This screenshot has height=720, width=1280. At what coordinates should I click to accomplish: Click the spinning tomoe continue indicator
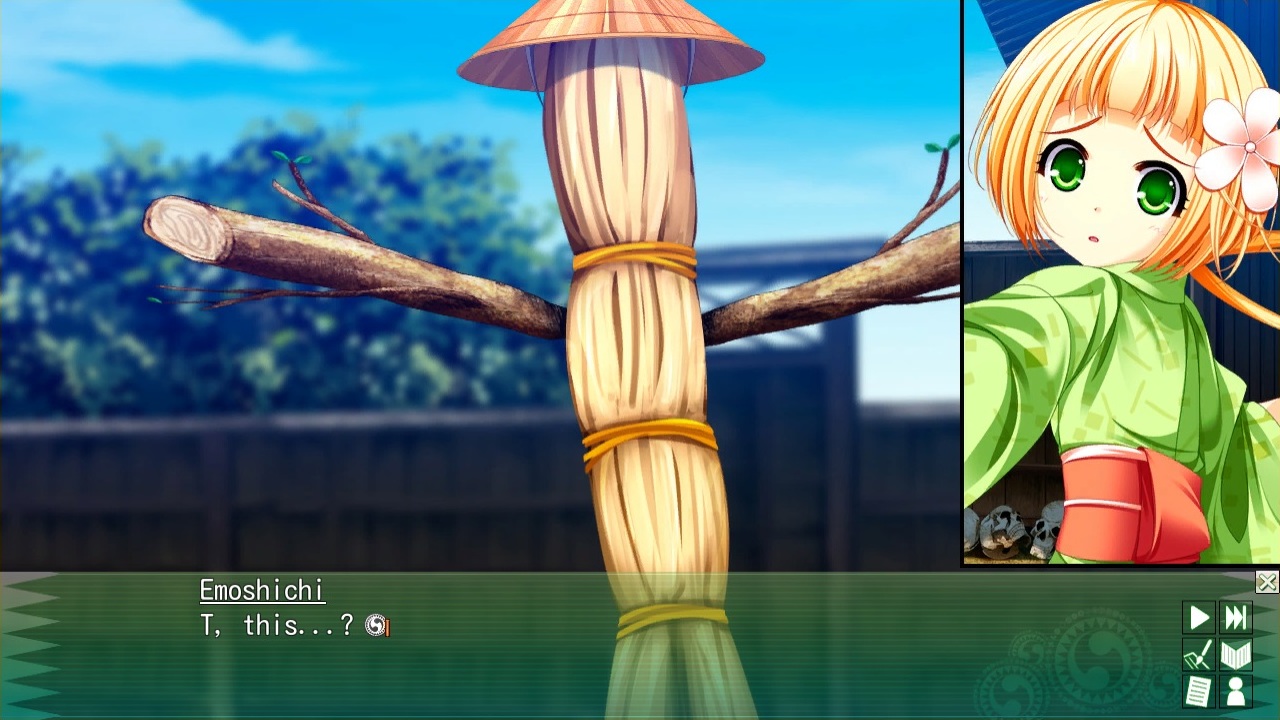375,625
